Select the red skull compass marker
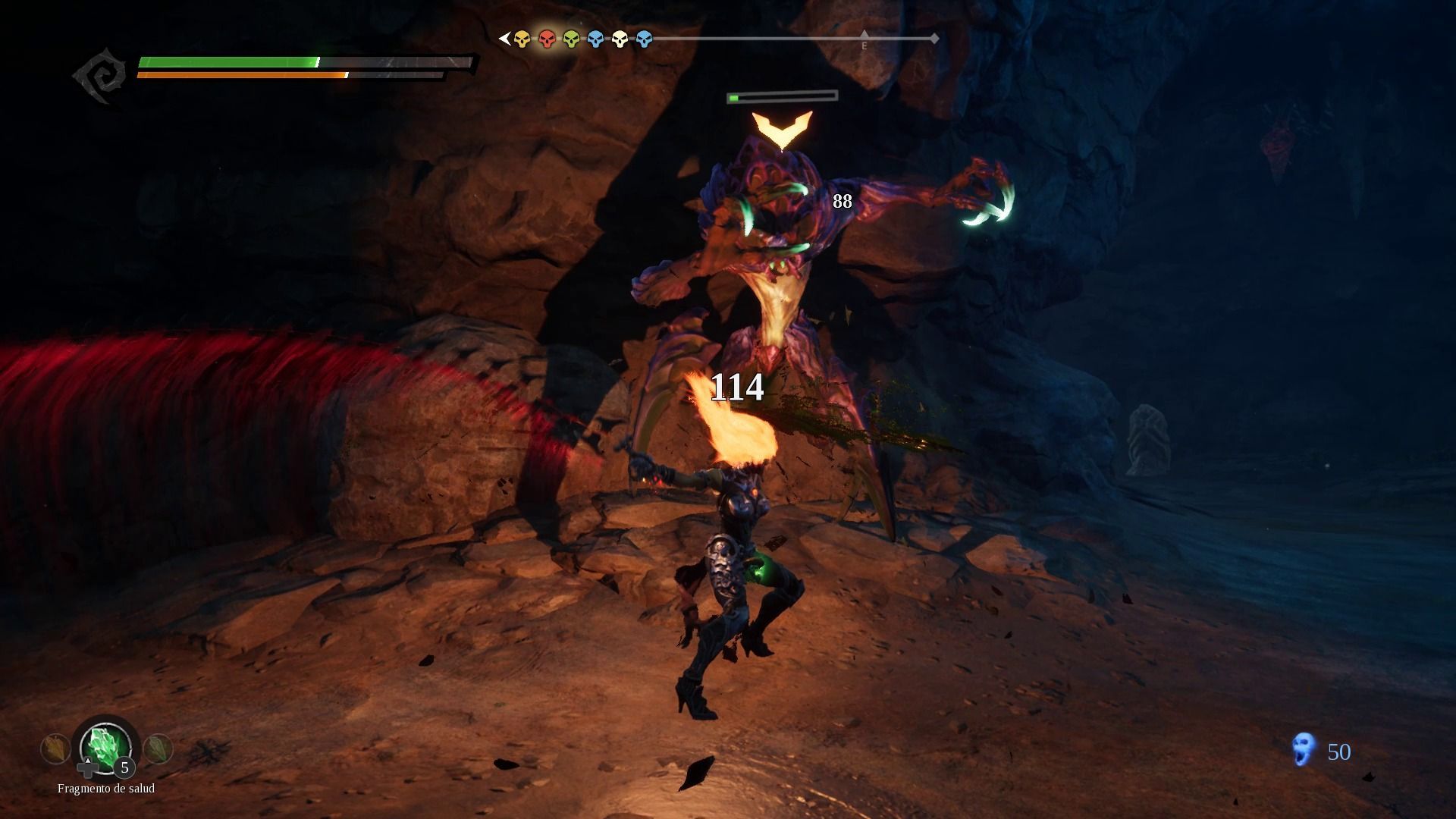The height and width of the screenshot is (819, 1456). [547, 39]
